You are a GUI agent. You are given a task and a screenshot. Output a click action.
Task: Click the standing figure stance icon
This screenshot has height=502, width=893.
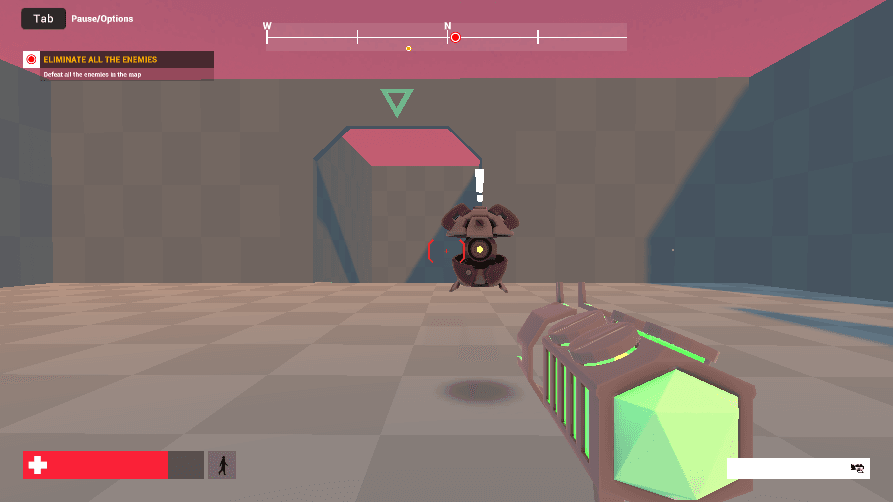coord(222,465)
